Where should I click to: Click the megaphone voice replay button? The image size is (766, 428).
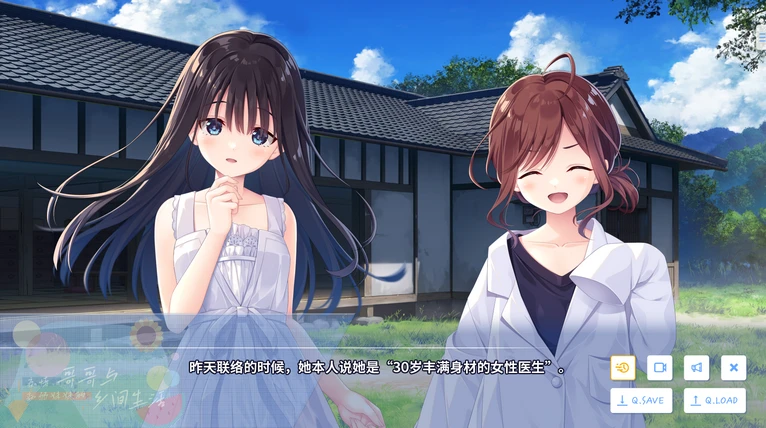pos(696,368)
